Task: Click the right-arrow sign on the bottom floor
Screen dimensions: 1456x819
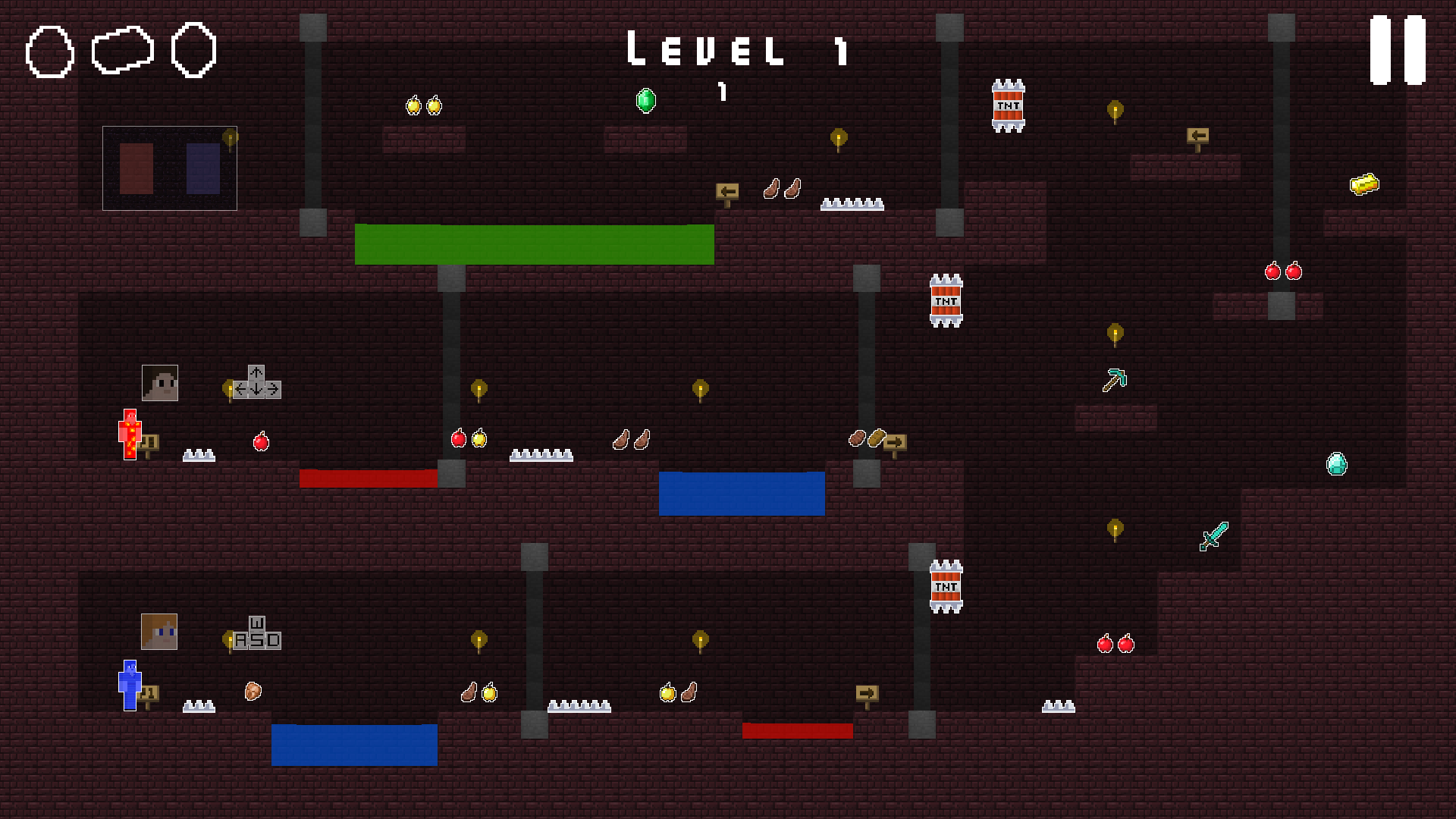Action: click(868, 692)
